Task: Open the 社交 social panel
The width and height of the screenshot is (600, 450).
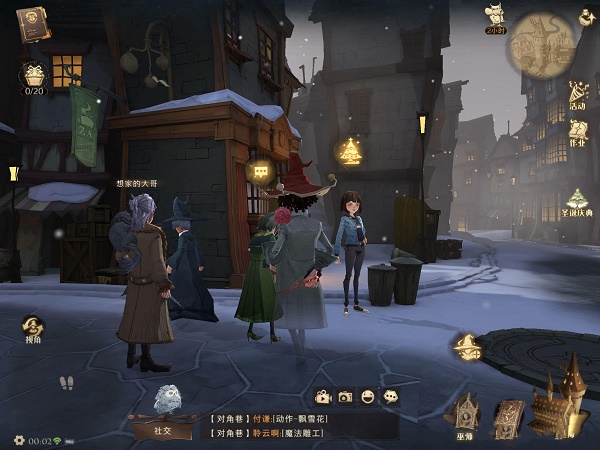Action: (x=162, y=428)
